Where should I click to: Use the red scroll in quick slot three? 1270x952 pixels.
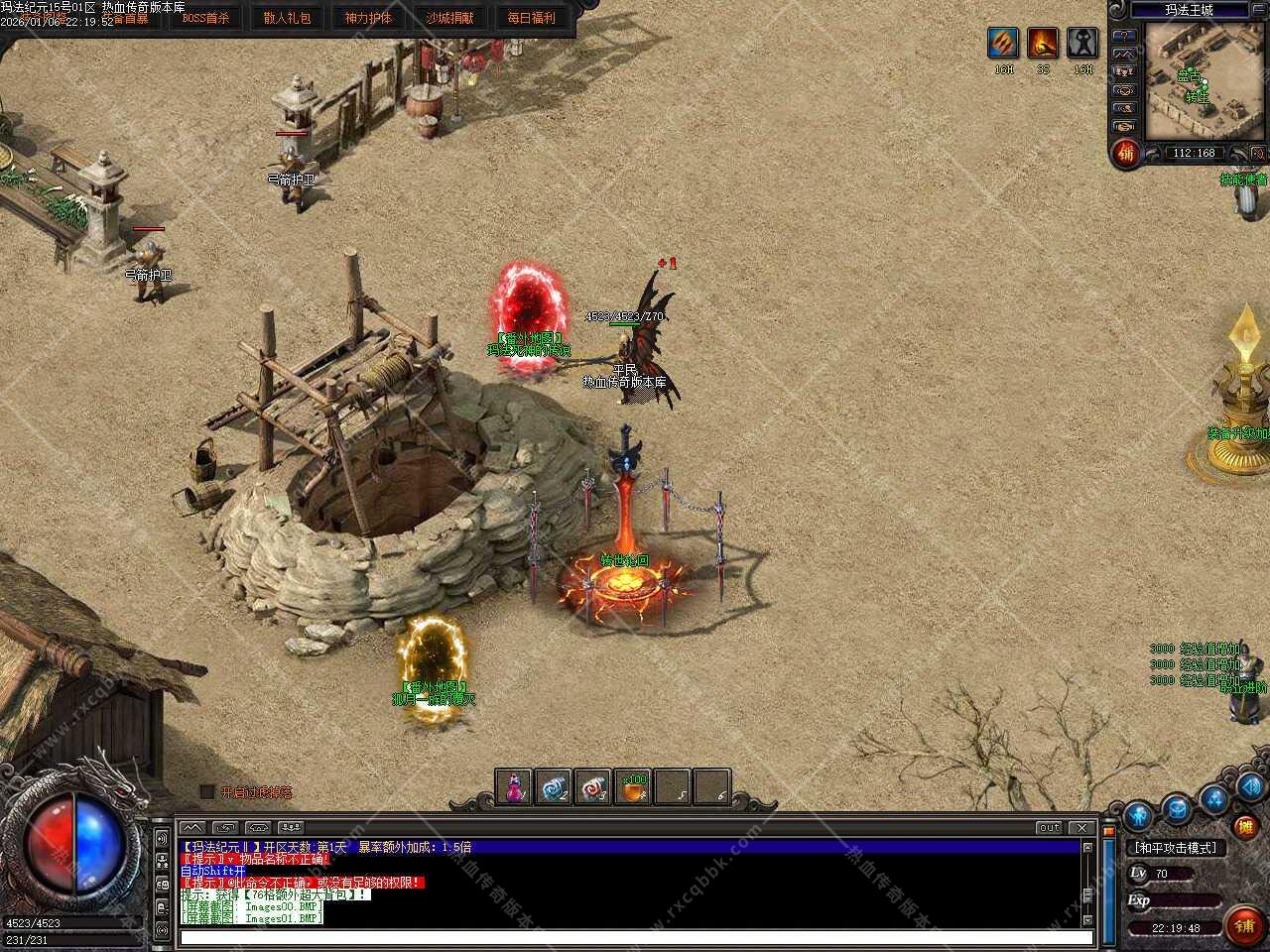point(593,787)
